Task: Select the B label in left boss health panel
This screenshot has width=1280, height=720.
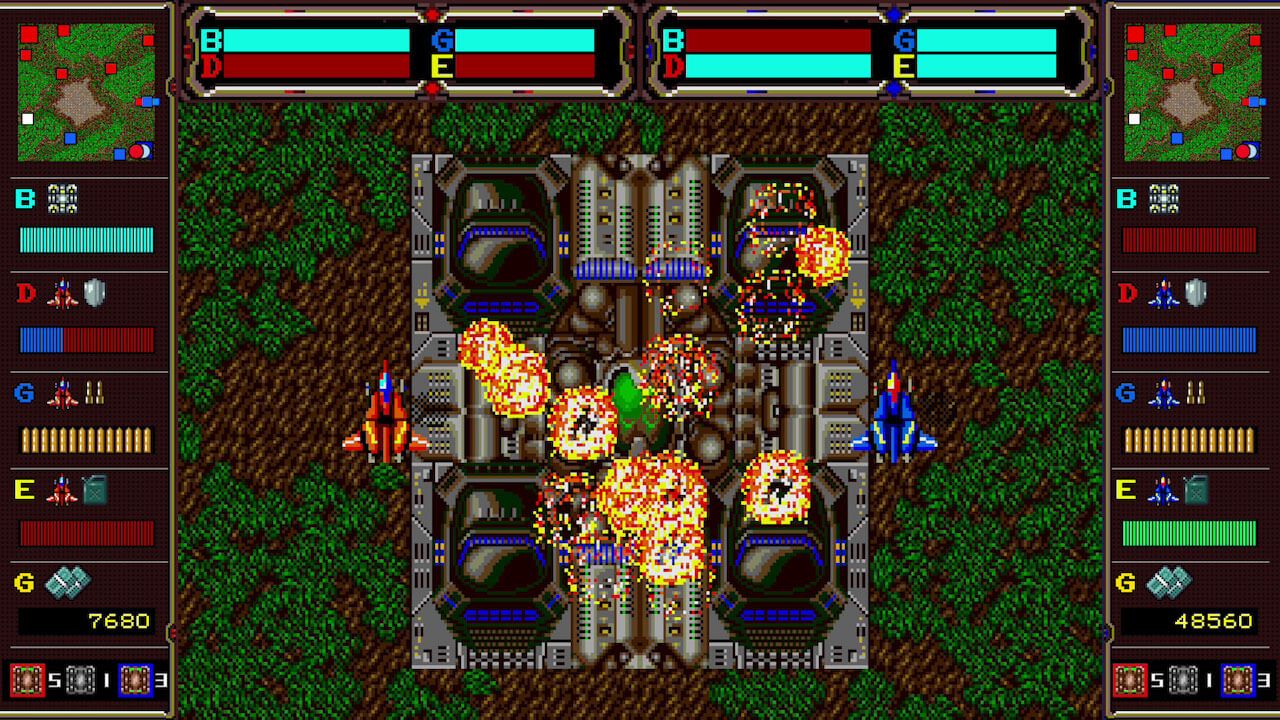Action: (x=211, y=41)
